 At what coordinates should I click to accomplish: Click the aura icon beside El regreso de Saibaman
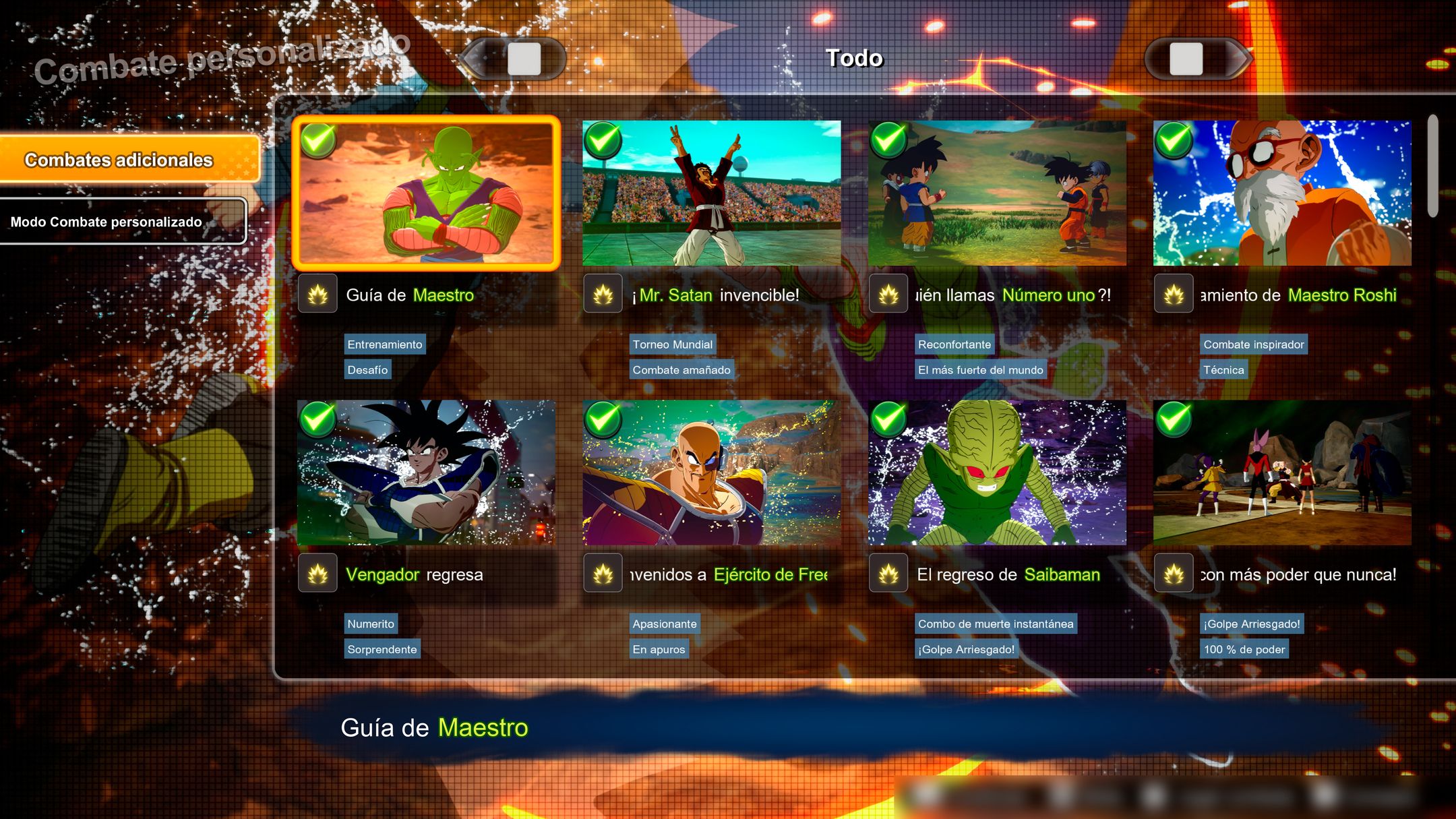click(x=889, y=574)
